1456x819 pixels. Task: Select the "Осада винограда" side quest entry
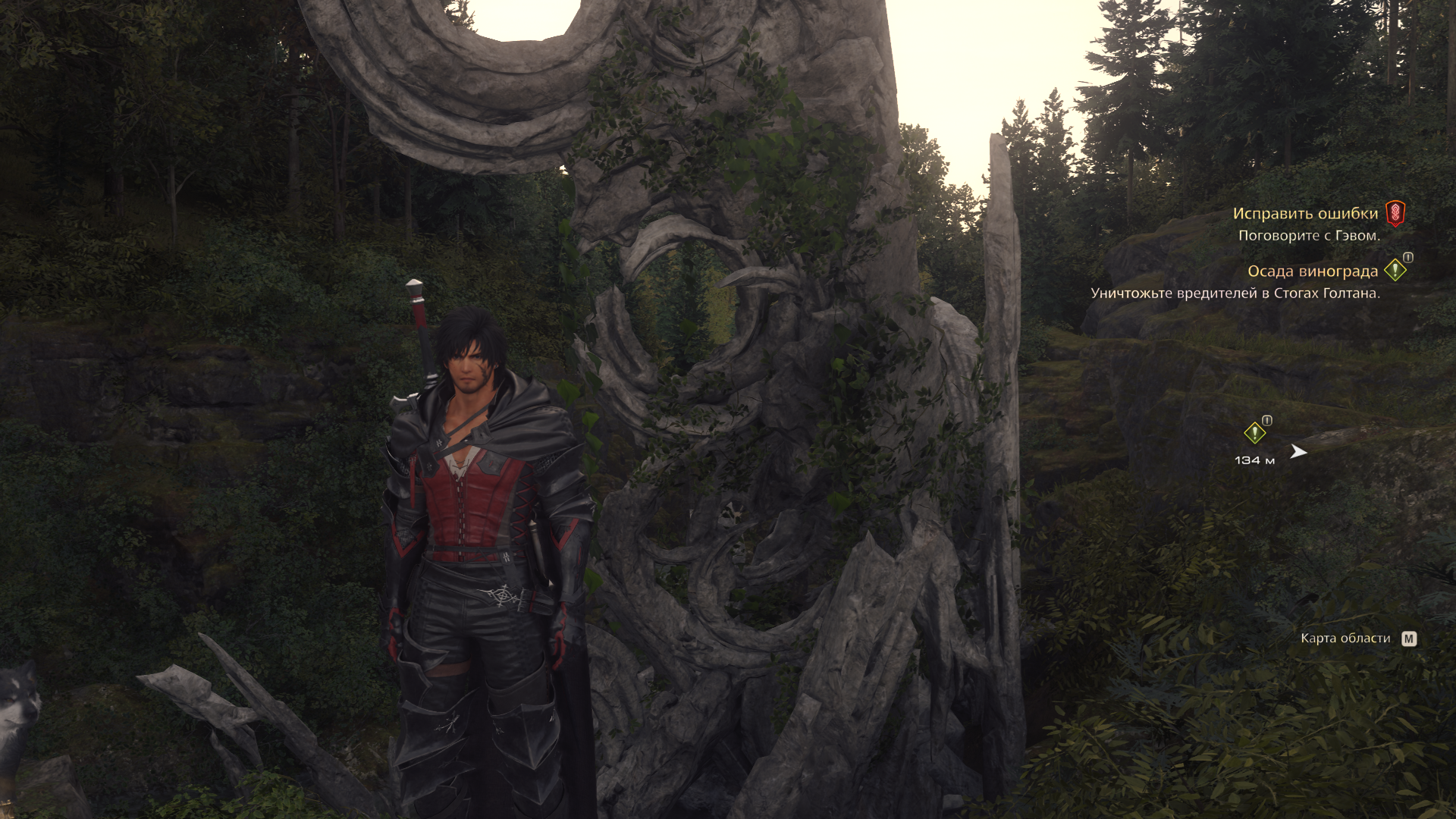(x=1312, y=271)
